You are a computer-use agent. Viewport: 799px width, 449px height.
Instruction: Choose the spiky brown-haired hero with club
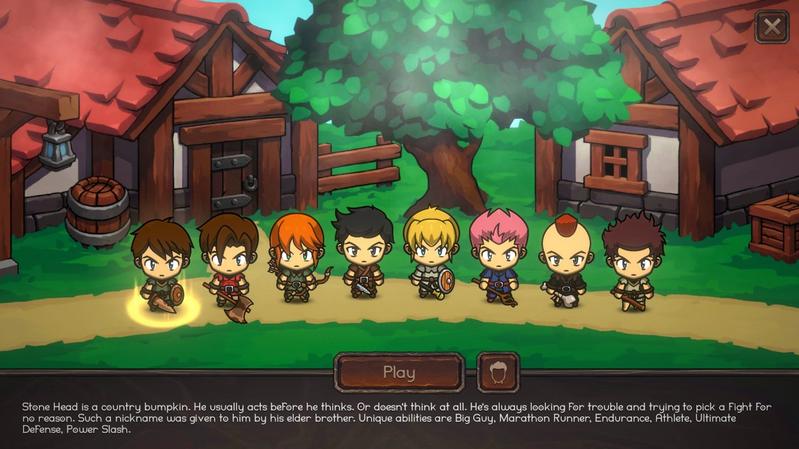(x=632, y=260)
